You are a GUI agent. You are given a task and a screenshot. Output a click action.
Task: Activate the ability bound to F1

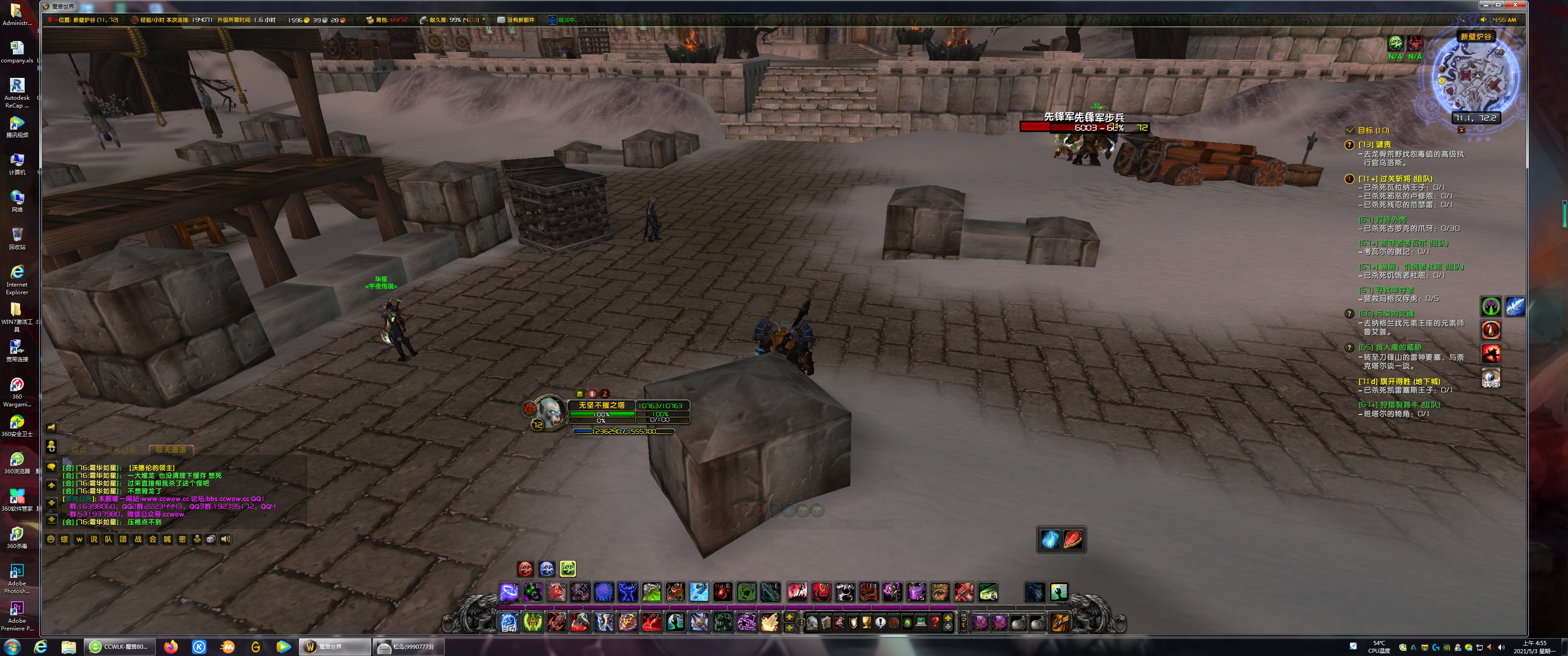point(797,591)
